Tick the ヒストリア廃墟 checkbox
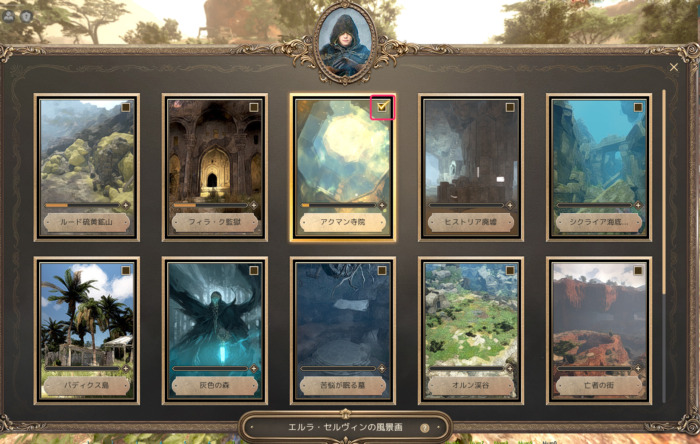Screen dimensions: 700x444 (510, 107)
